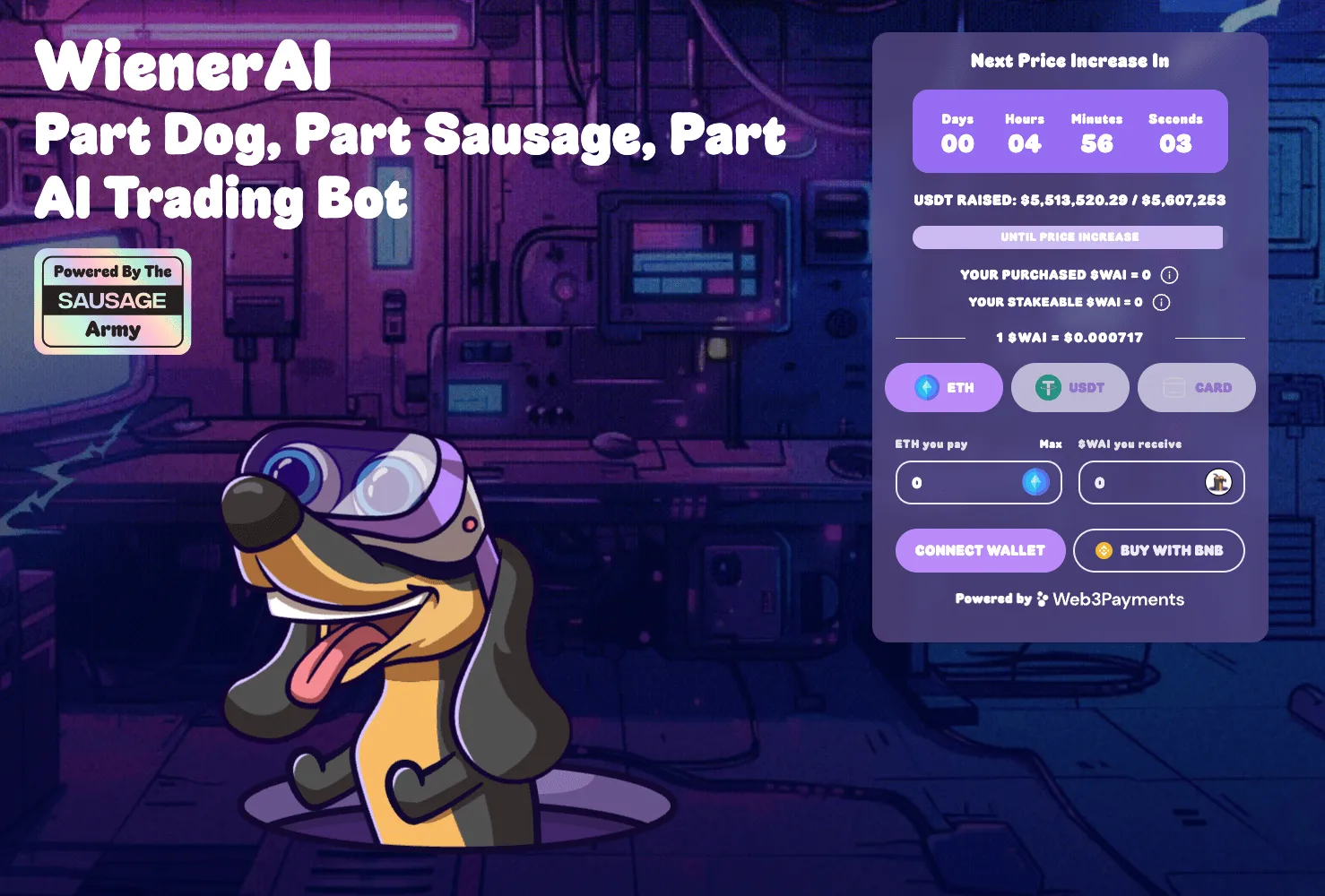Image resolution: width=1325 pixels, height=896 pixels.
Task: Click inside the ETH you pay input field
Action: pos(959,482)
